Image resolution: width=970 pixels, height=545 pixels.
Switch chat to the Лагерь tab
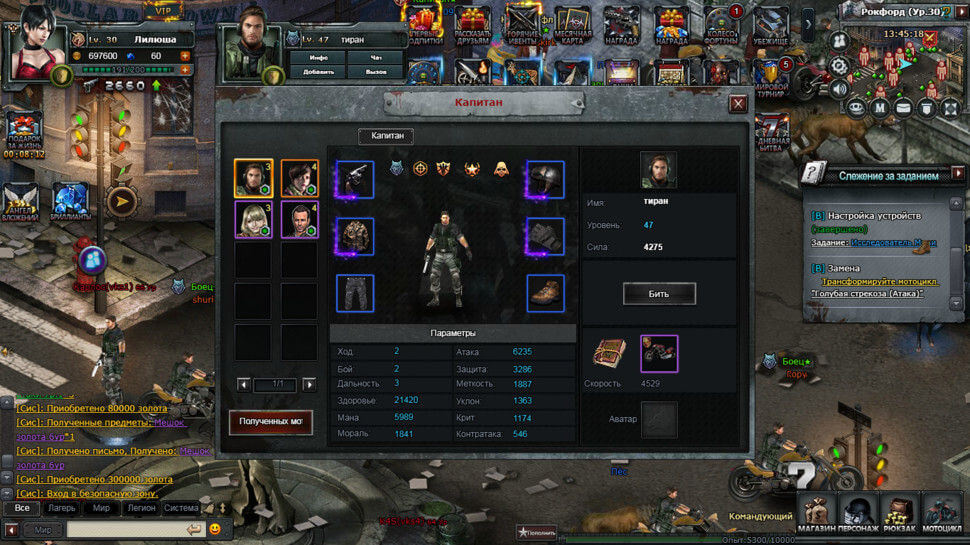point(61,508)
